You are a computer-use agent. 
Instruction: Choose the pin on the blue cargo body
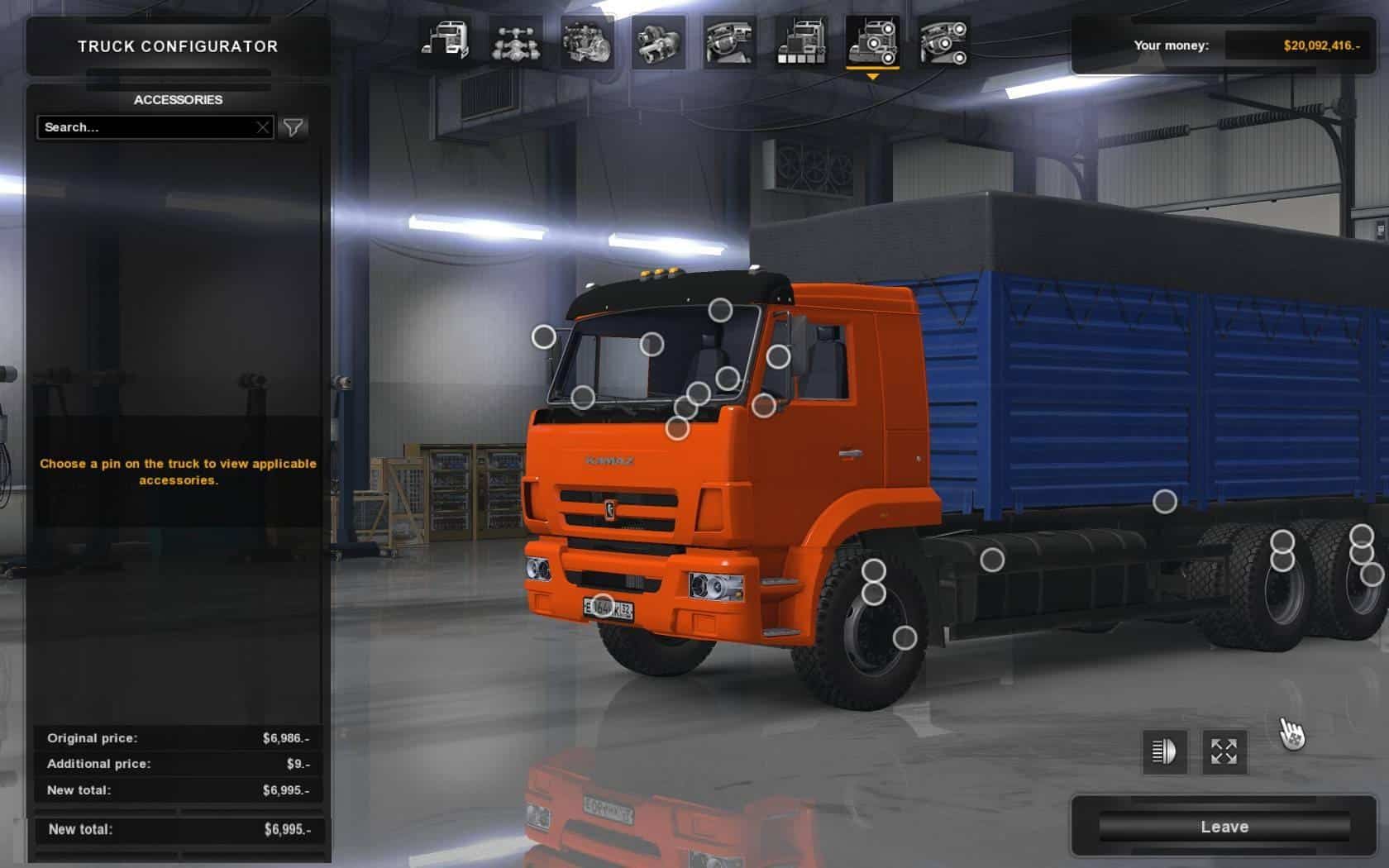(x=1164, y=501)
